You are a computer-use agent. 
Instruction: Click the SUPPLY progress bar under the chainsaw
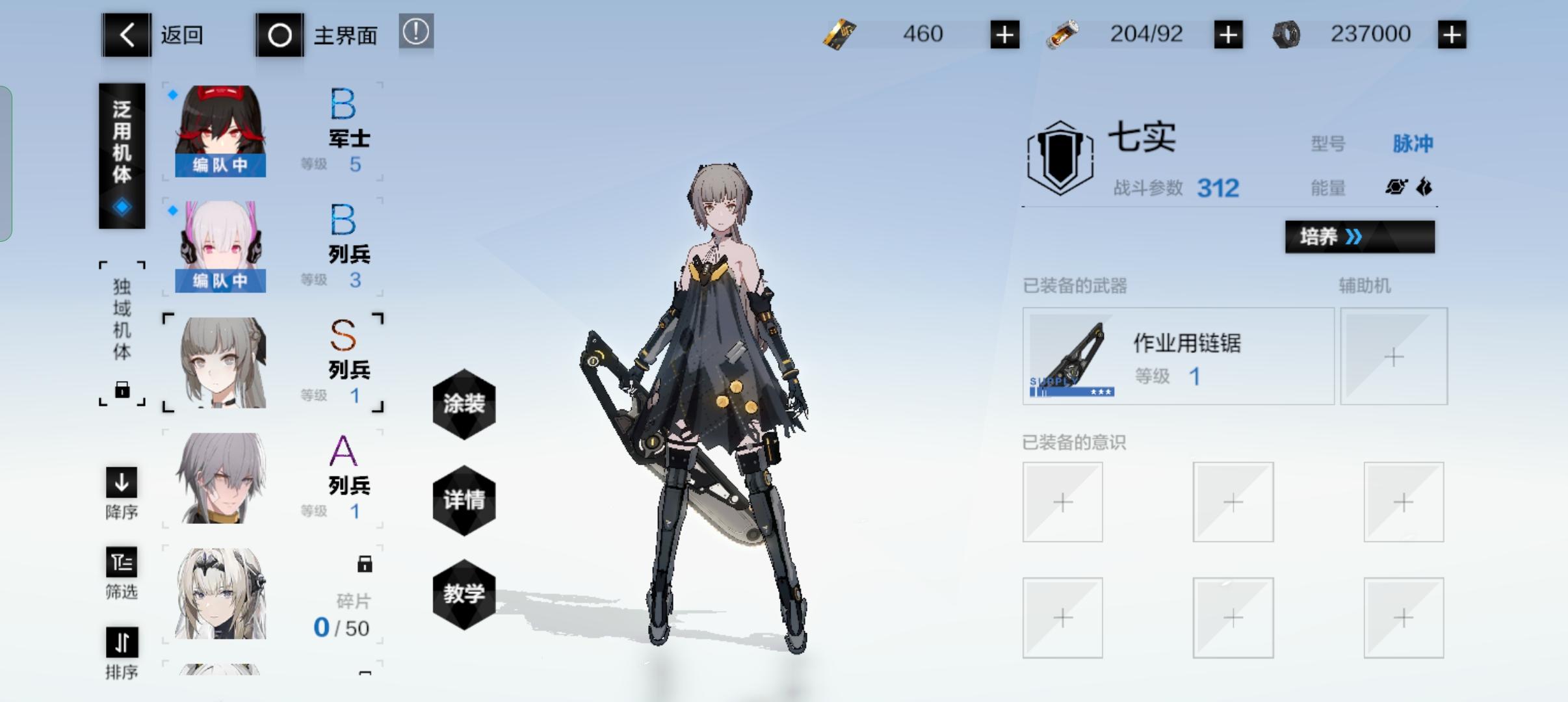pyautogui.click(x=1070, y=392)
